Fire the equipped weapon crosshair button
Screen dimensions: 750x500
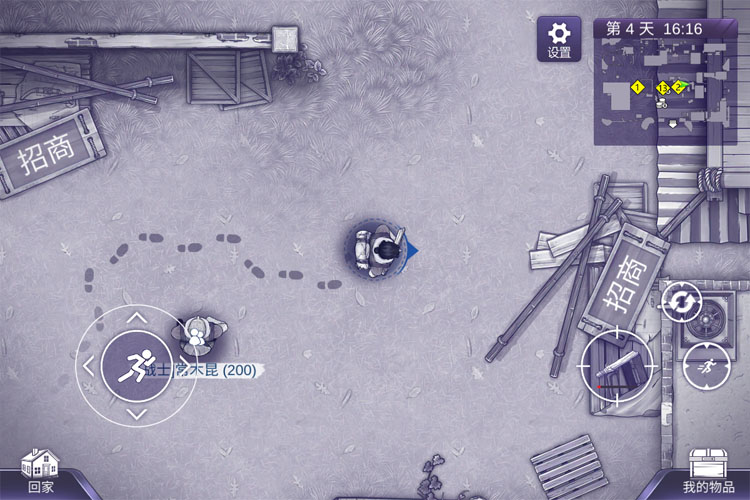pyautogui.click(x=616, y=366)
